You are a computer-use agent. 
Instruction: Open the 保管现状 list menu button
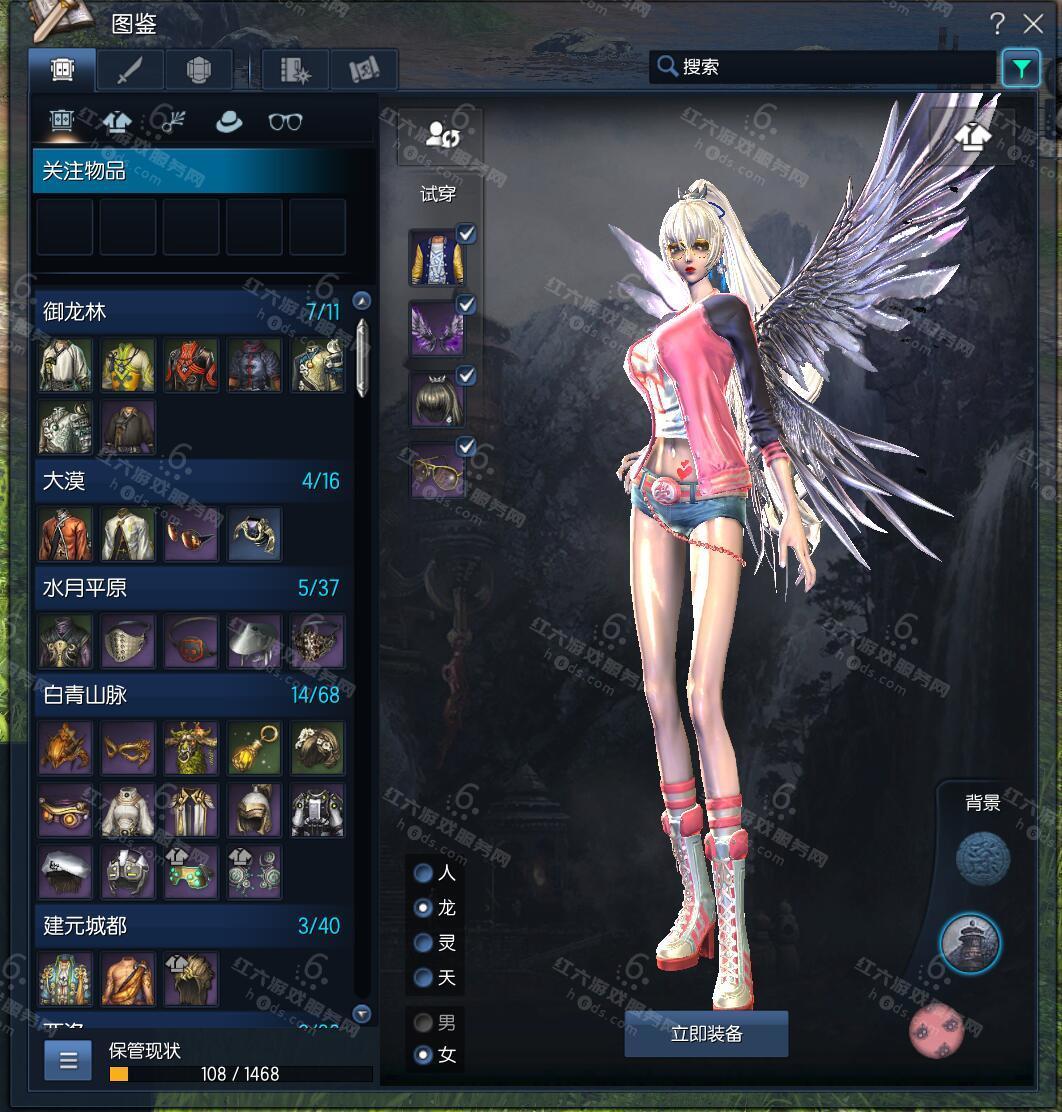click(68, 1061)
